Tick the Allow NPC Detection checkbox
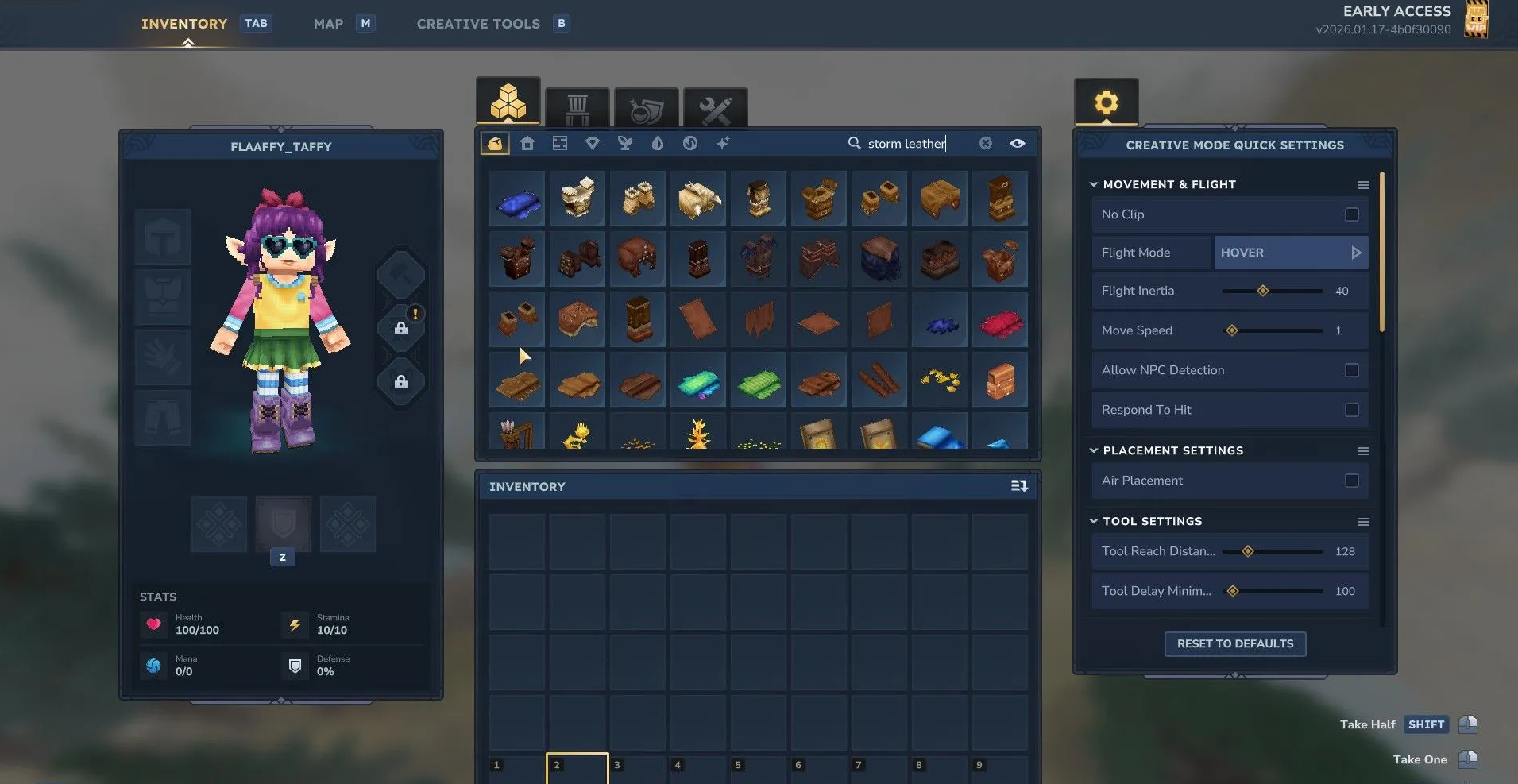The height and width of the screenshot is (784, 1518). (1351, 370)
